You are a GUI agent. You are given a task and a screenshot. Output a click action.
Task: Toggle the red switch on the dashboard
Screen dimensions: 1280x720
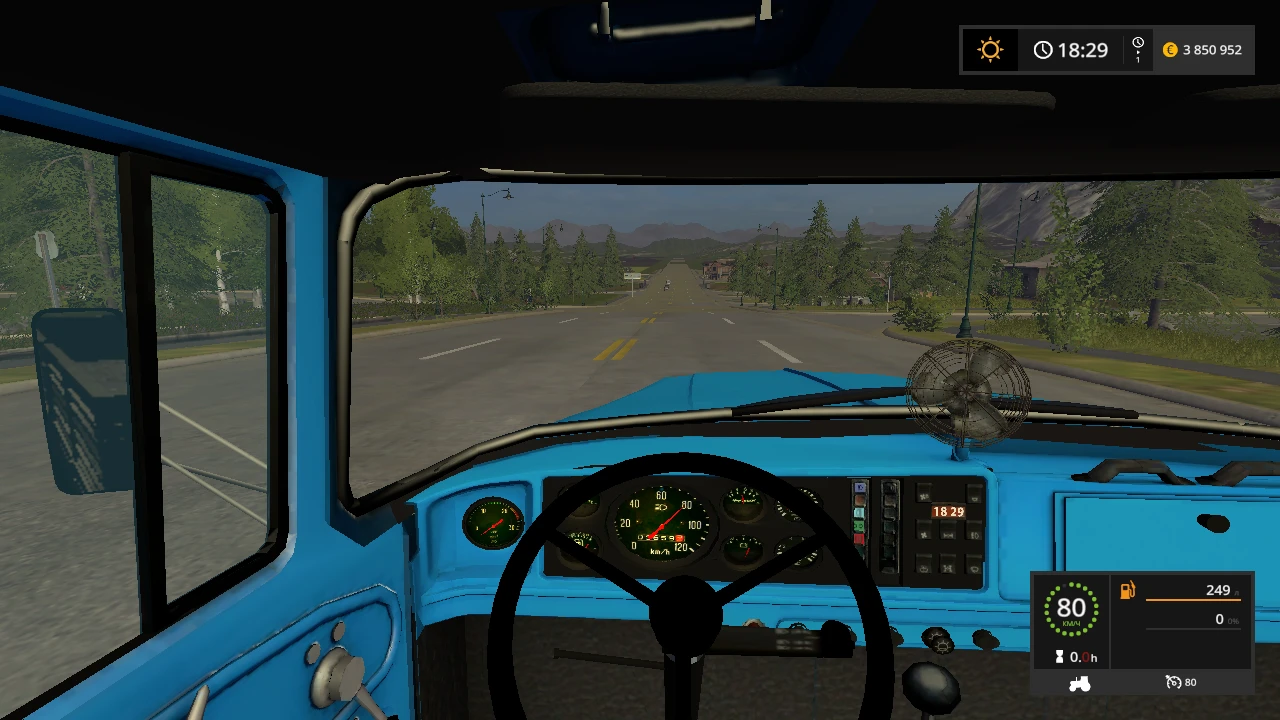[x=860, y=539]
